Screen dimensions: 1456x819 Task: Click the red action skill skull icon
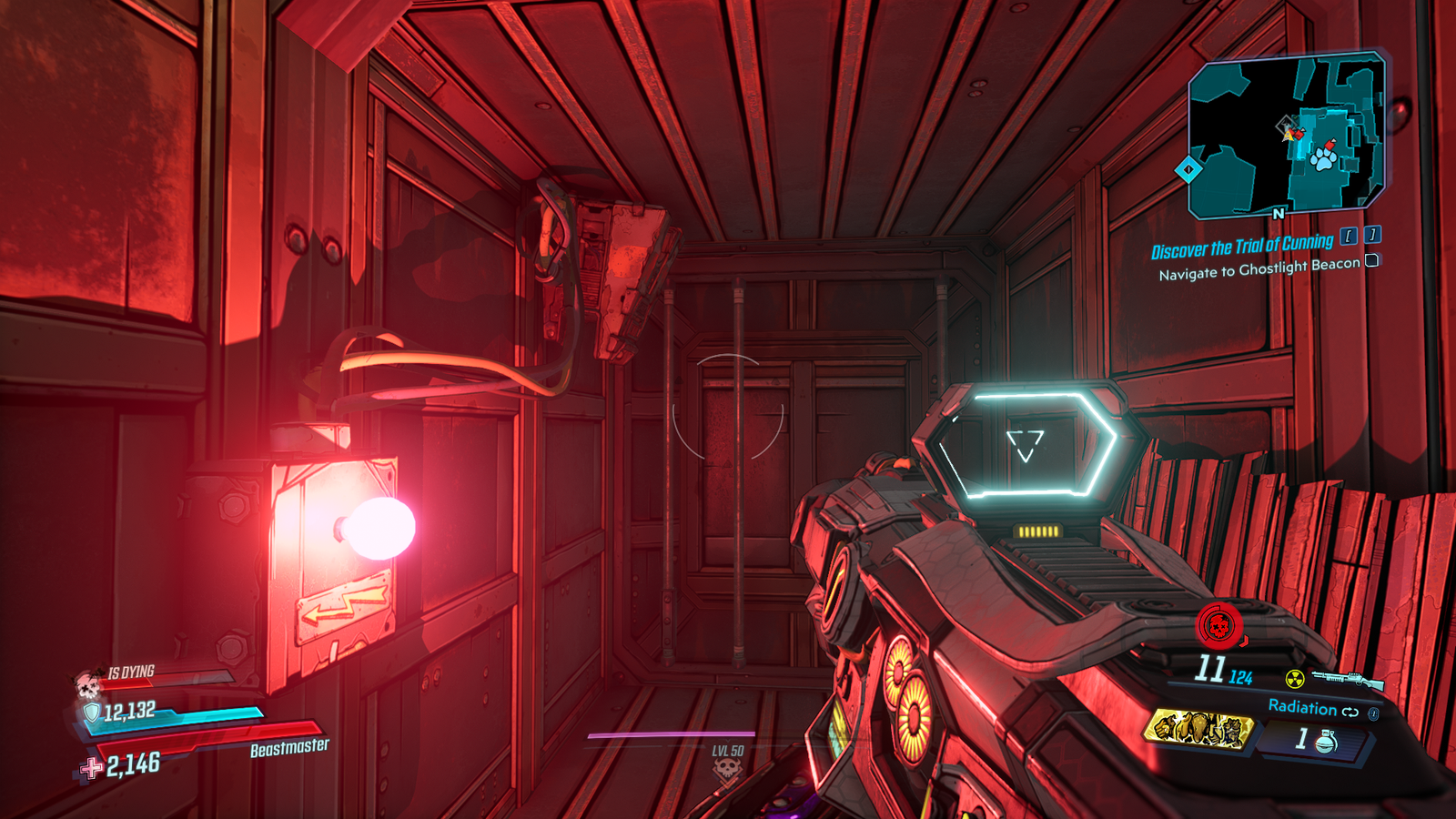[1218, 624]
